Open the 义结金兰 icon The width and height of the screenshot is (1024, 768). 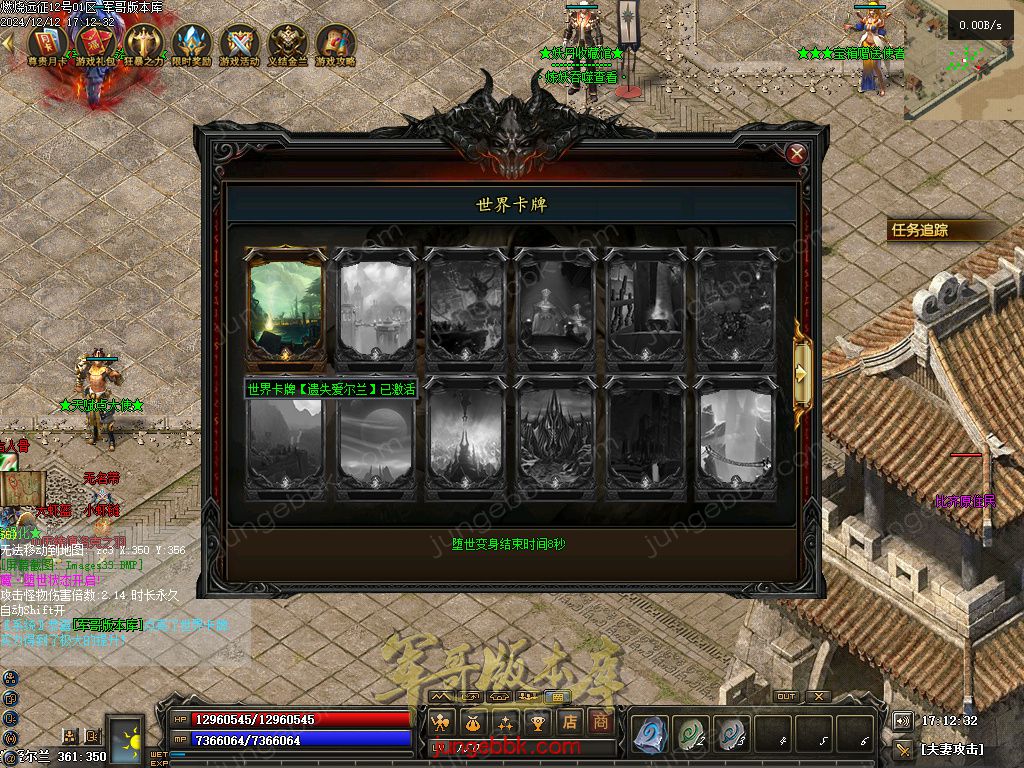click(287, 44)
